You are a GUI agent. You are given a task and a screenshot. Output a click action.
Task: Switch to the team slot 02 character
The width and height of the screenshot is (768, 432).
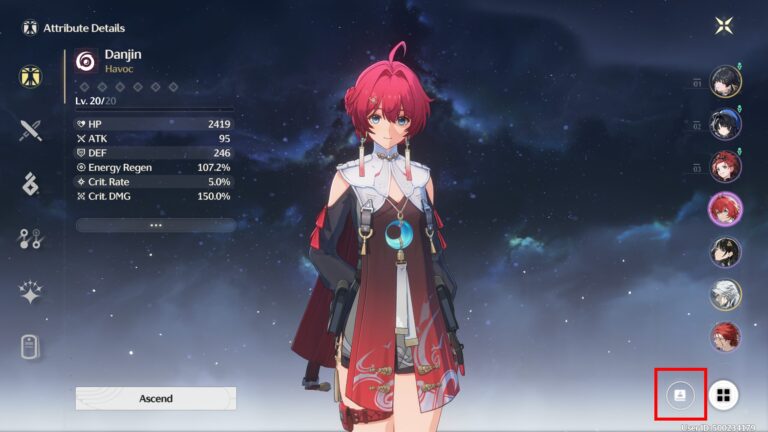click(725, 124)
